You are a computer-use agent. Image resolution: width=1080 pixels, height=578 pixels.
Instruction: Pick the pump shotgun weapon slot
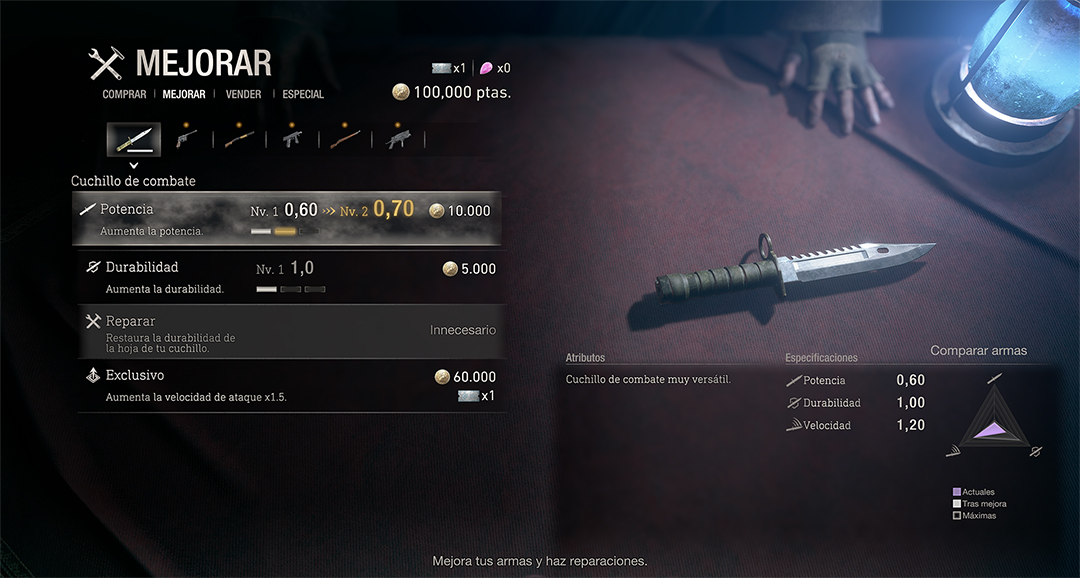240,138
